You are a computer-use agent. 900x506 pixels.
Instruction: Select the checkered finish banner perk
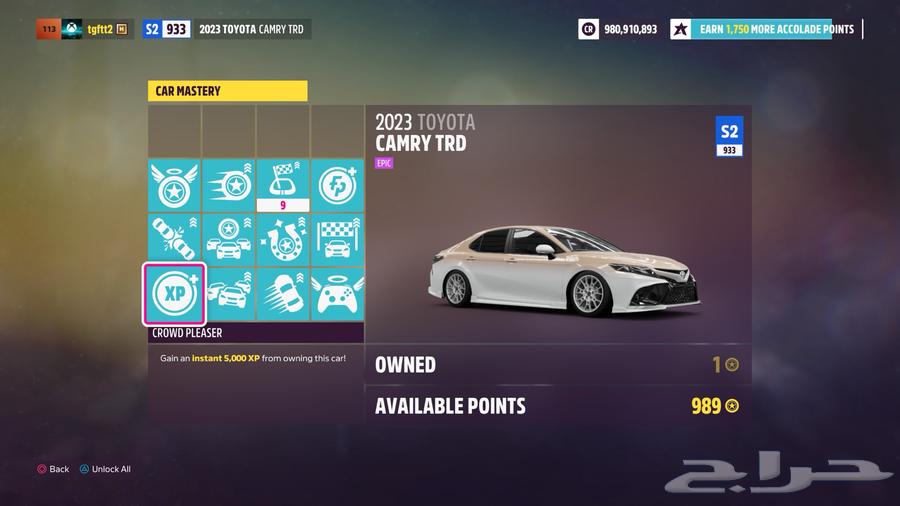(x=337, y=240)
